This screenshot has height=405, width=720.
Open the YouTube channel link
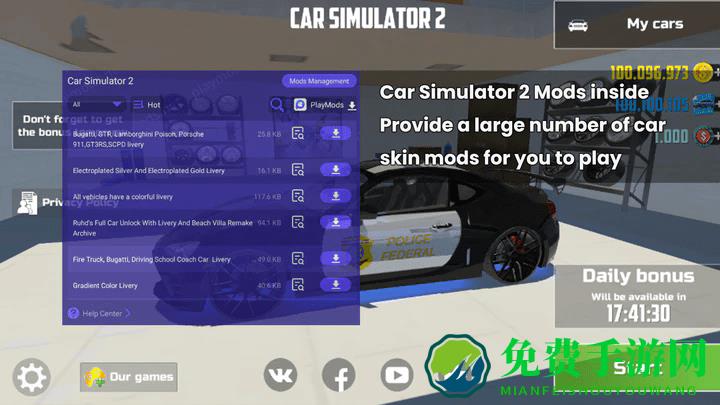[x=397, y=376]
